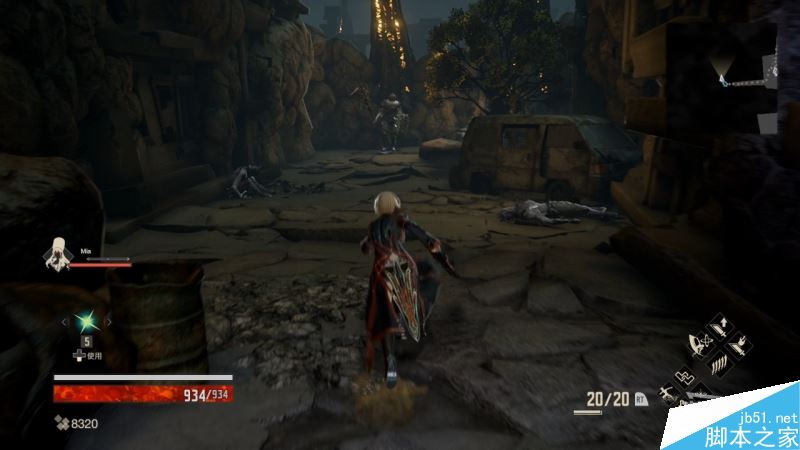Cycle the quick item to the right
Screen dimensions: 800x450
coord(108,321)
